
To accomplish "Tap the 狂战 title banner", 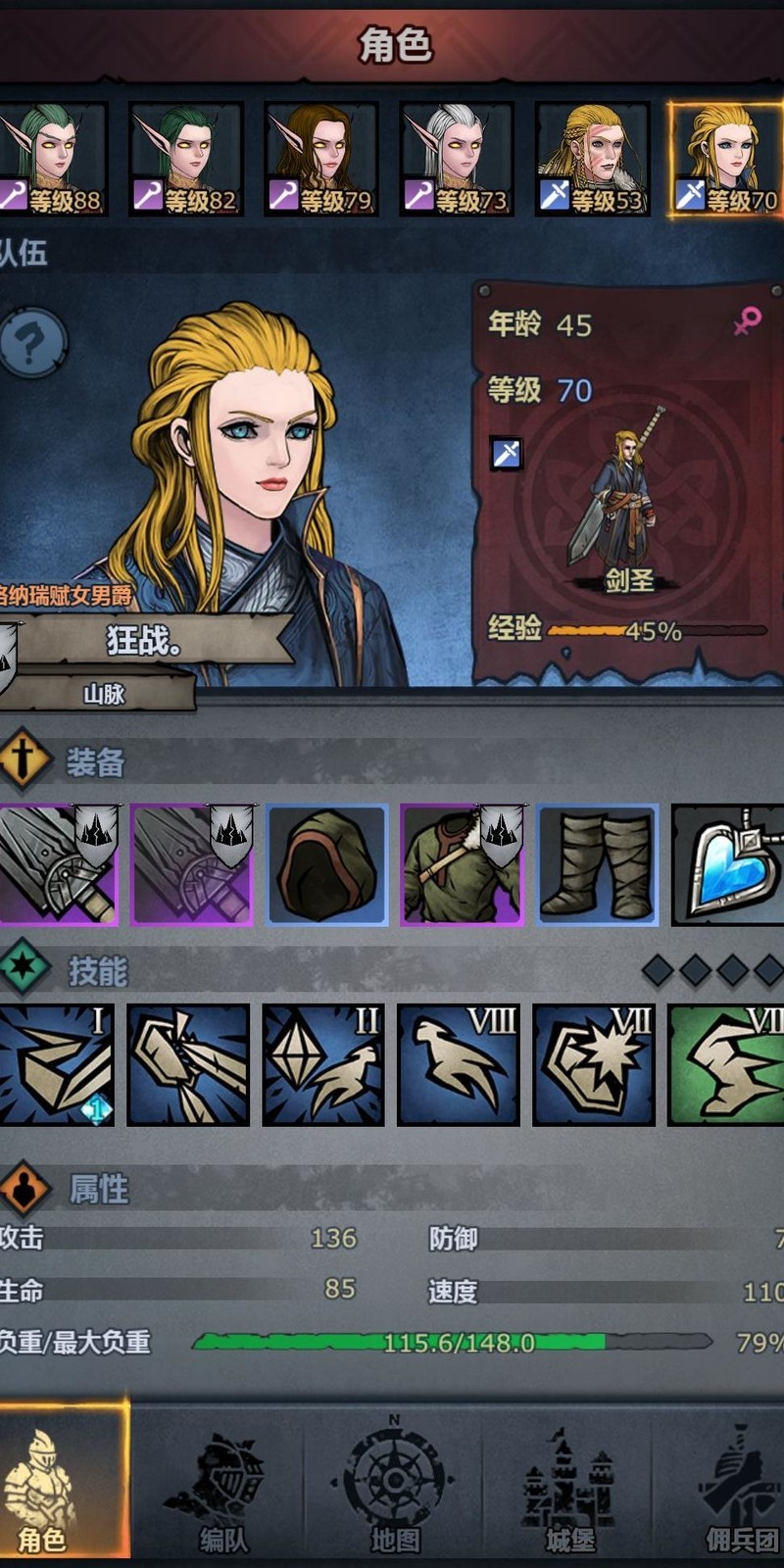I will (x=147, y=641).
